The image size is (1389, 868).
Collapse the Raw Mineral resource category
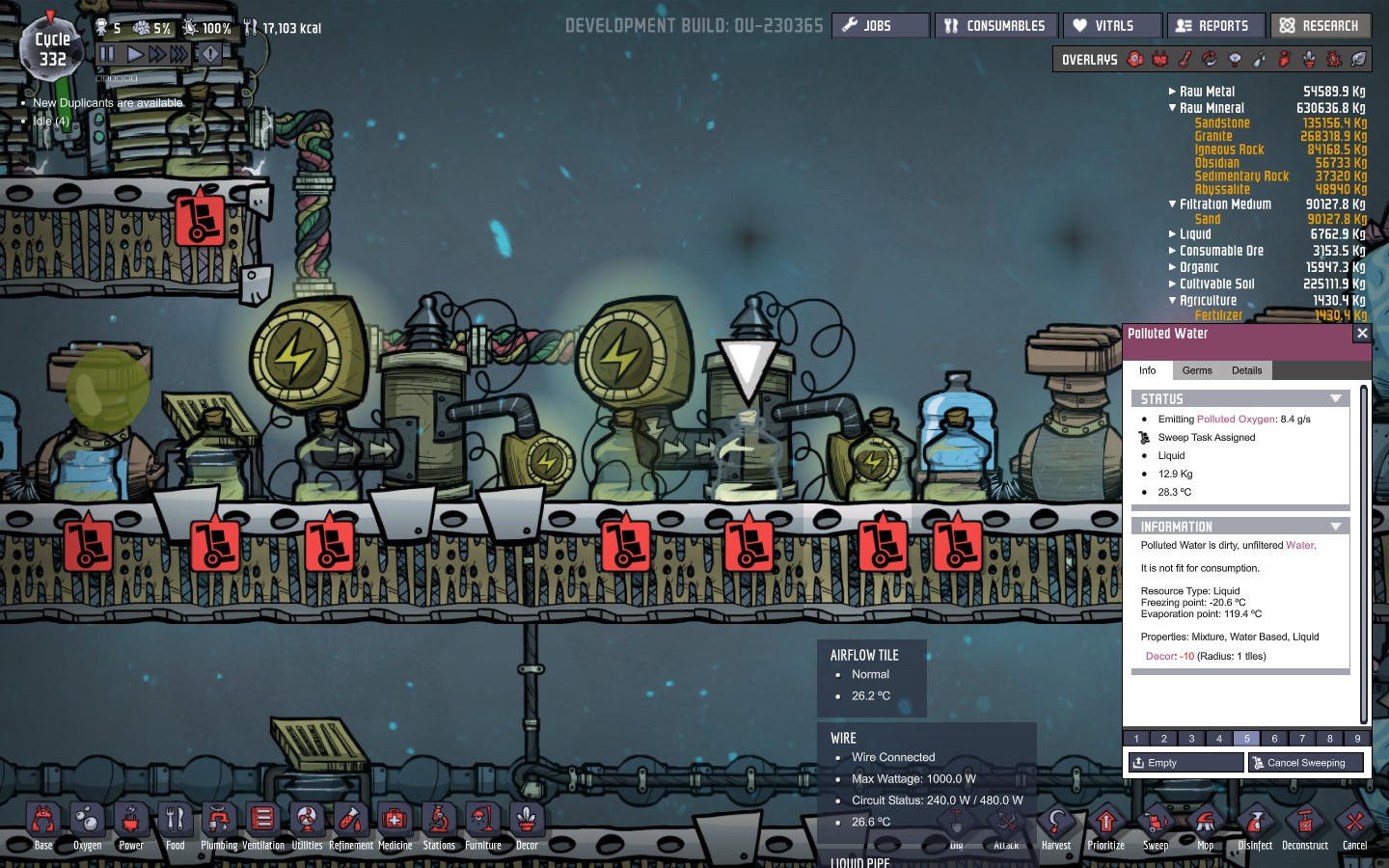pyautogui.click(x=1172, y=107)
